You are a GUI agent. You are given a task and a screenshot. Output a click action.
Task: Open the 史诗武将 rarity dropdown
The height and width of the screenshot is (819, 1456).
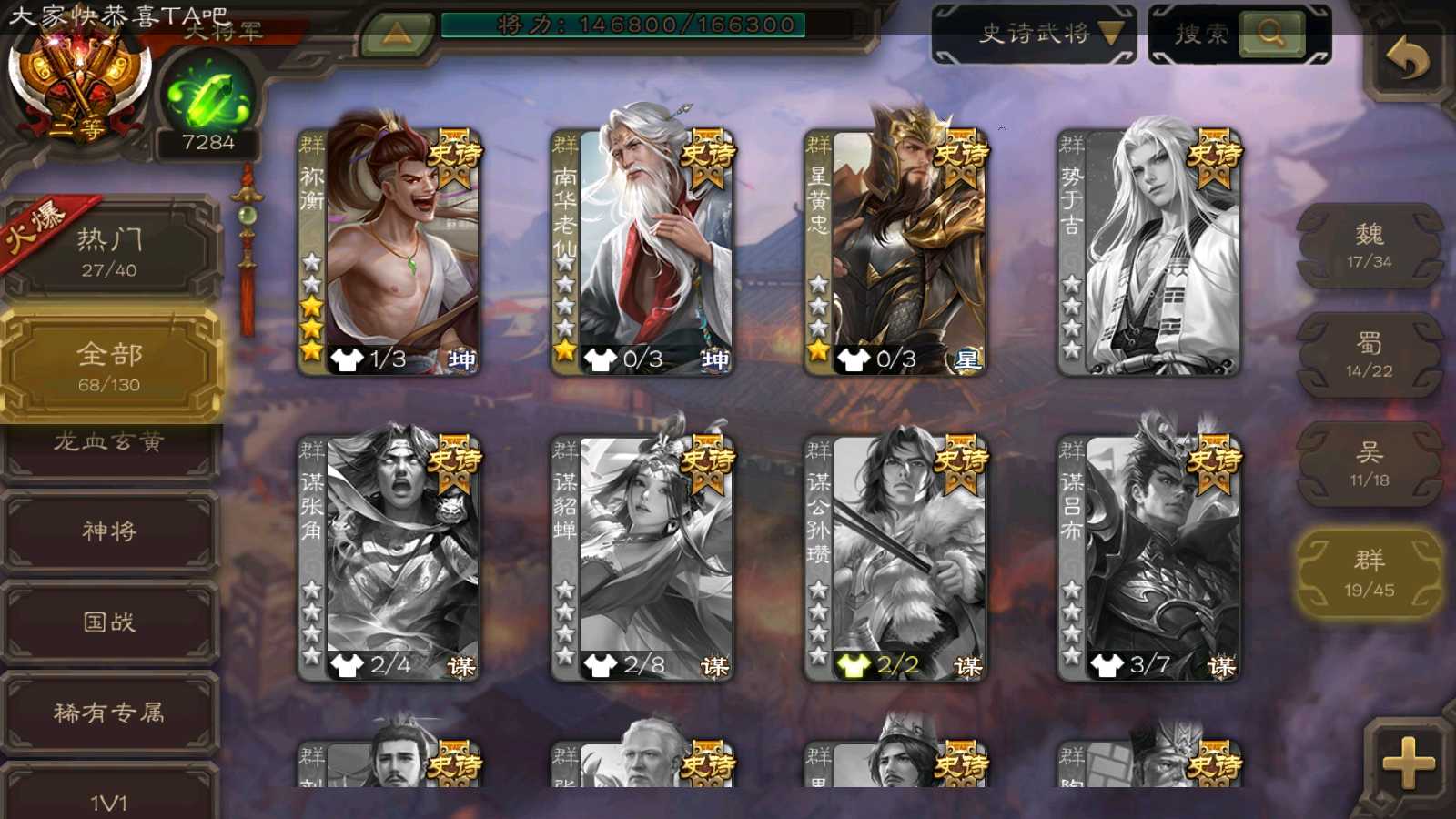click(x=1035, y=35)
